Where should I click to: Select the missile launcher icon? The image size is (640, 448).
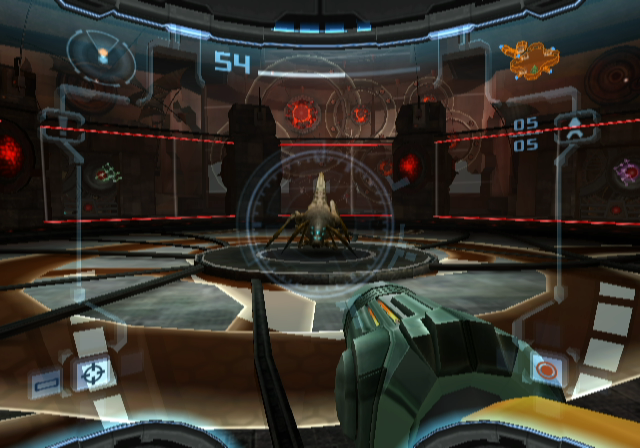click(578, 129)
